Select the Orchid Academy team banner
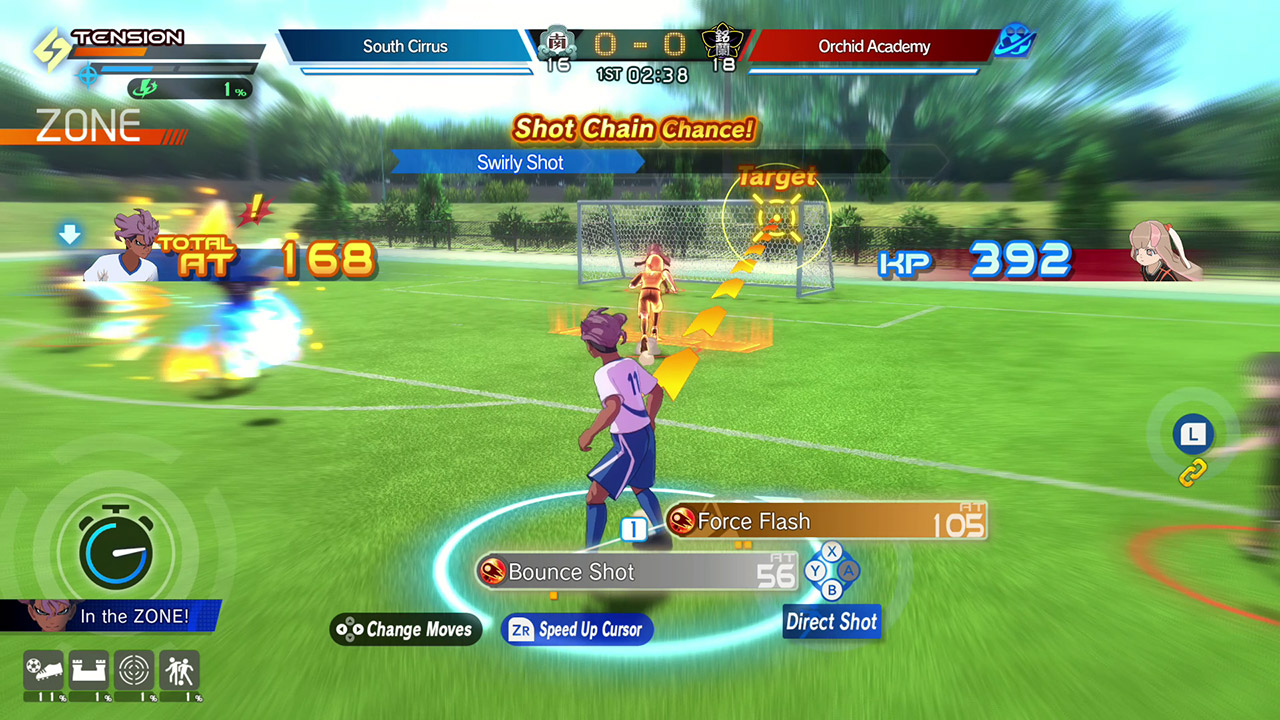 click(x=873, y=46)
